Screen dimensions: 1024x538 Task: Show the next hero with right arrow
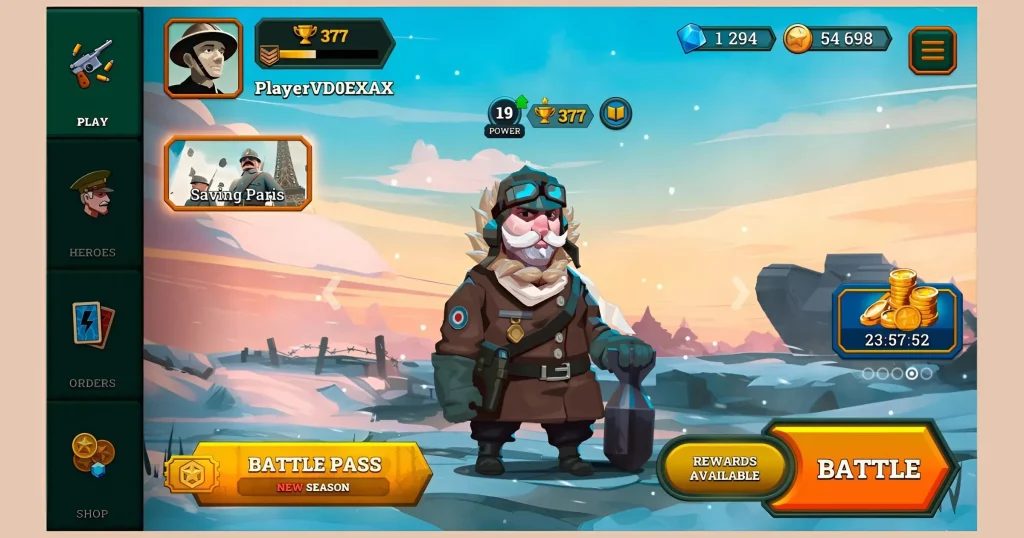click(740, 293)
